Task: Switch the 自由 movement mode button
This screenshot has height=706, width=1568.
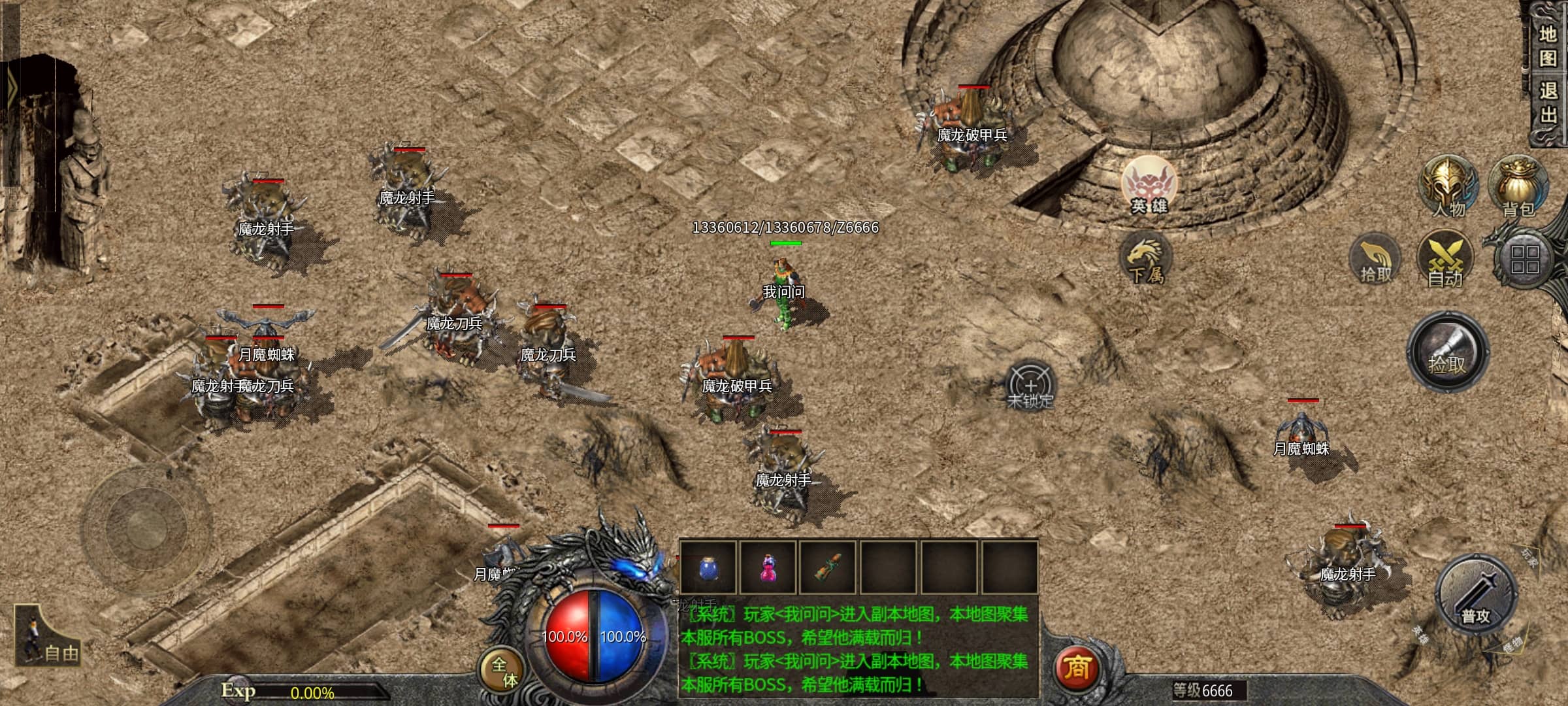Action: pyautogui.click(x=48, y=637)
